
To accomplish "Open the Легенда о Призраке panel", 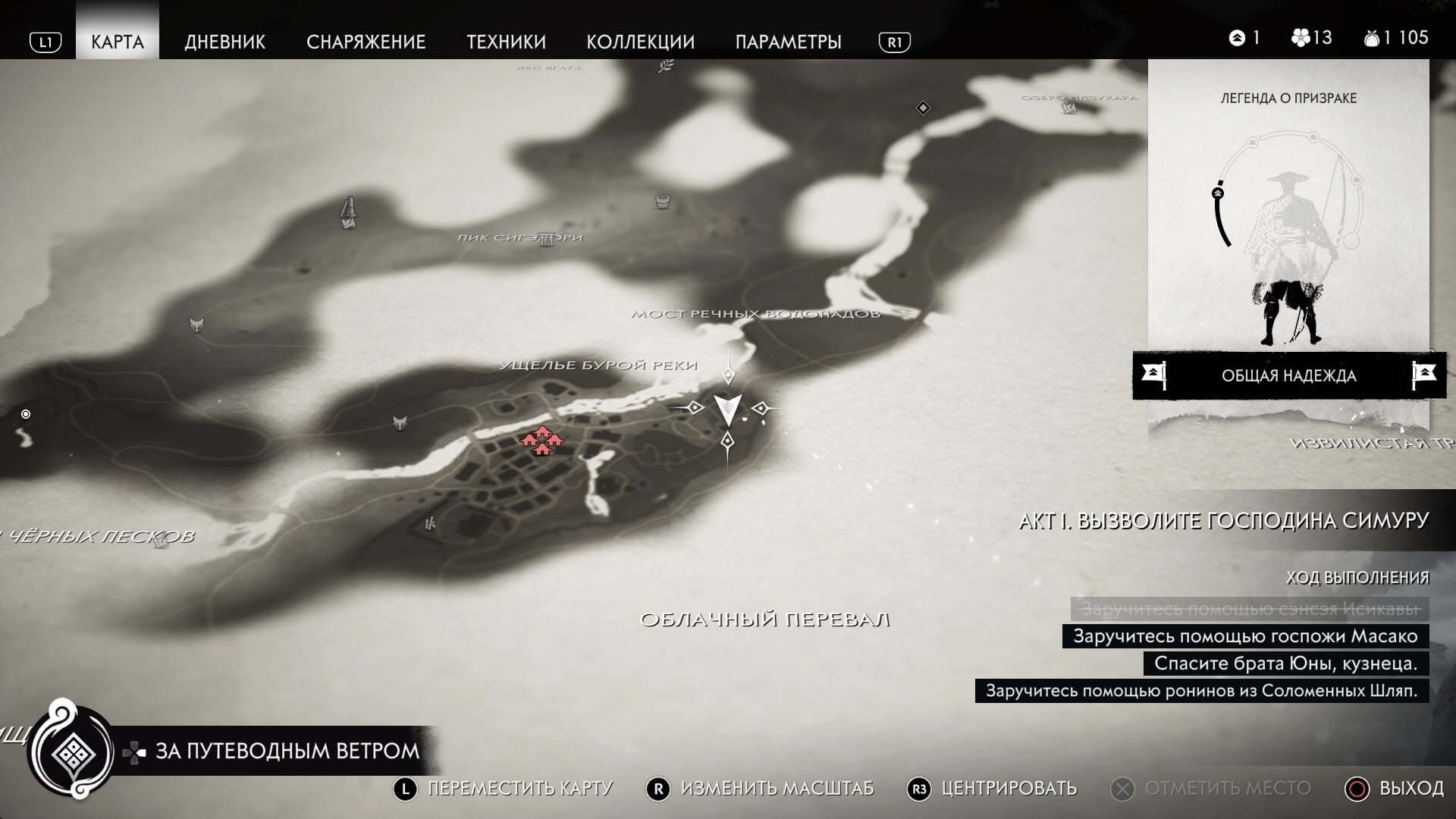I will [x=1288, y=220].
